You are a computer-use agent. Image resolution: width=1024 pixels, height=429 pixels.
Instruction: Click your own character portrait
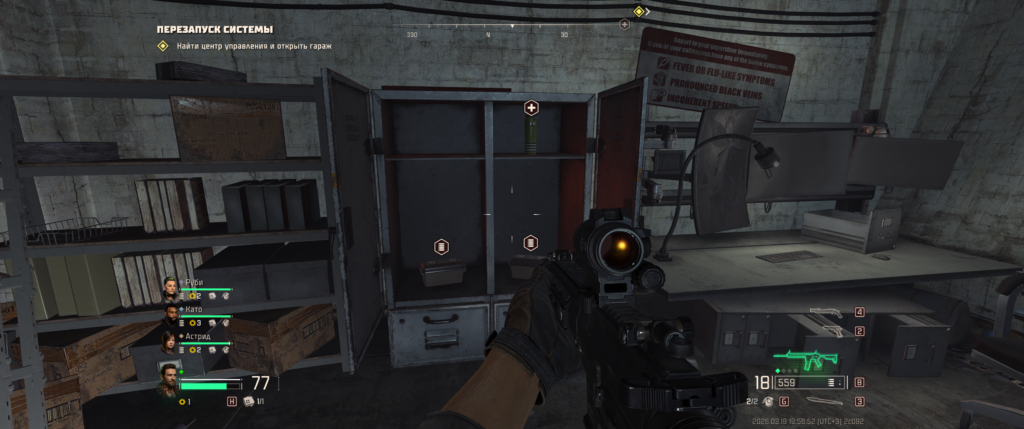point(167,381)
